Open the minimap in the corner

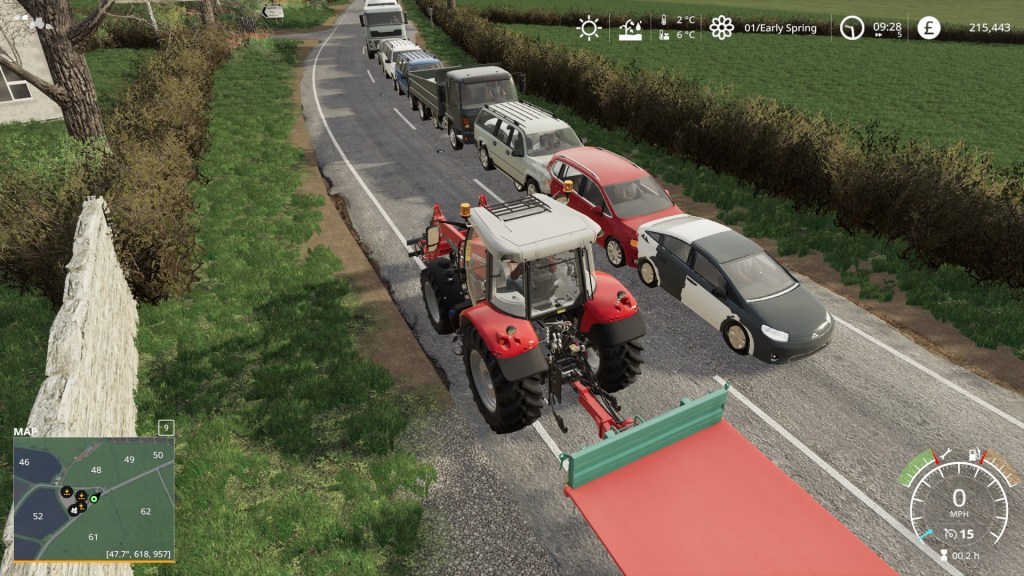point(94,498)
